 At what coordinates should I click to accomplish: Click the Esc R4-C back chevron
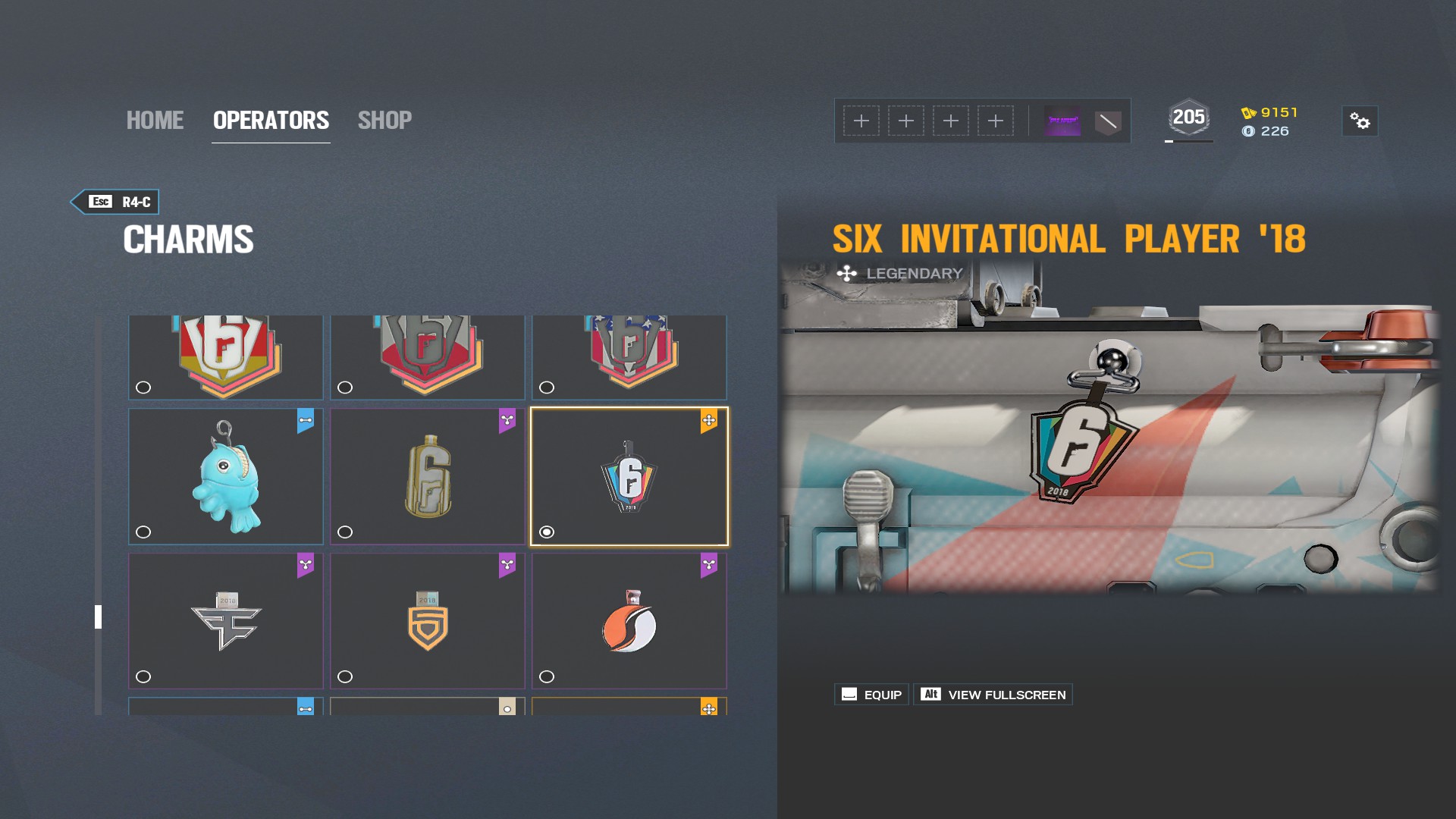pyautogui.click(x=115, y=202)
